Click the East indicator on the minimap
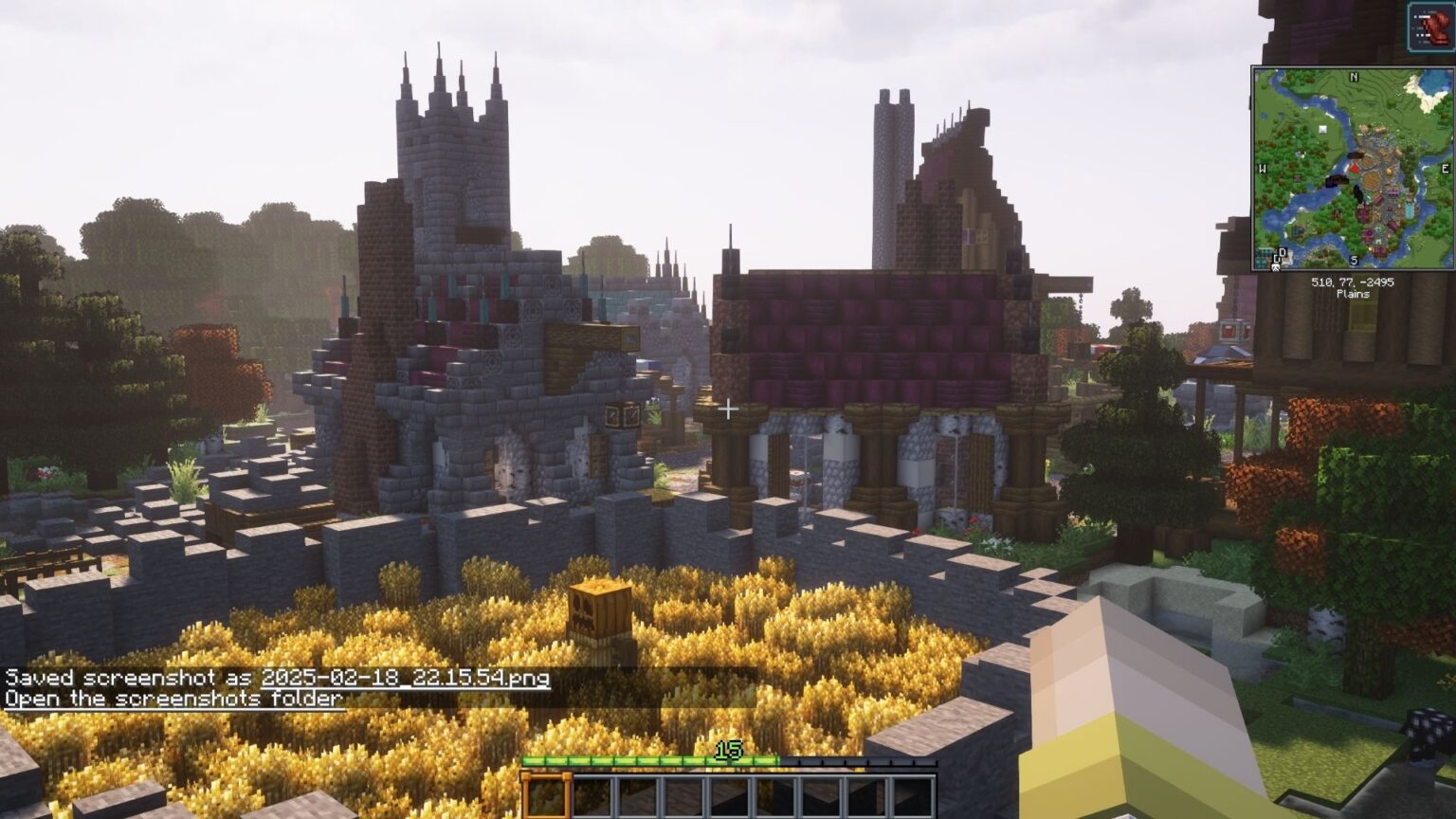1456x819 pixels. (x=1445, y=169)
